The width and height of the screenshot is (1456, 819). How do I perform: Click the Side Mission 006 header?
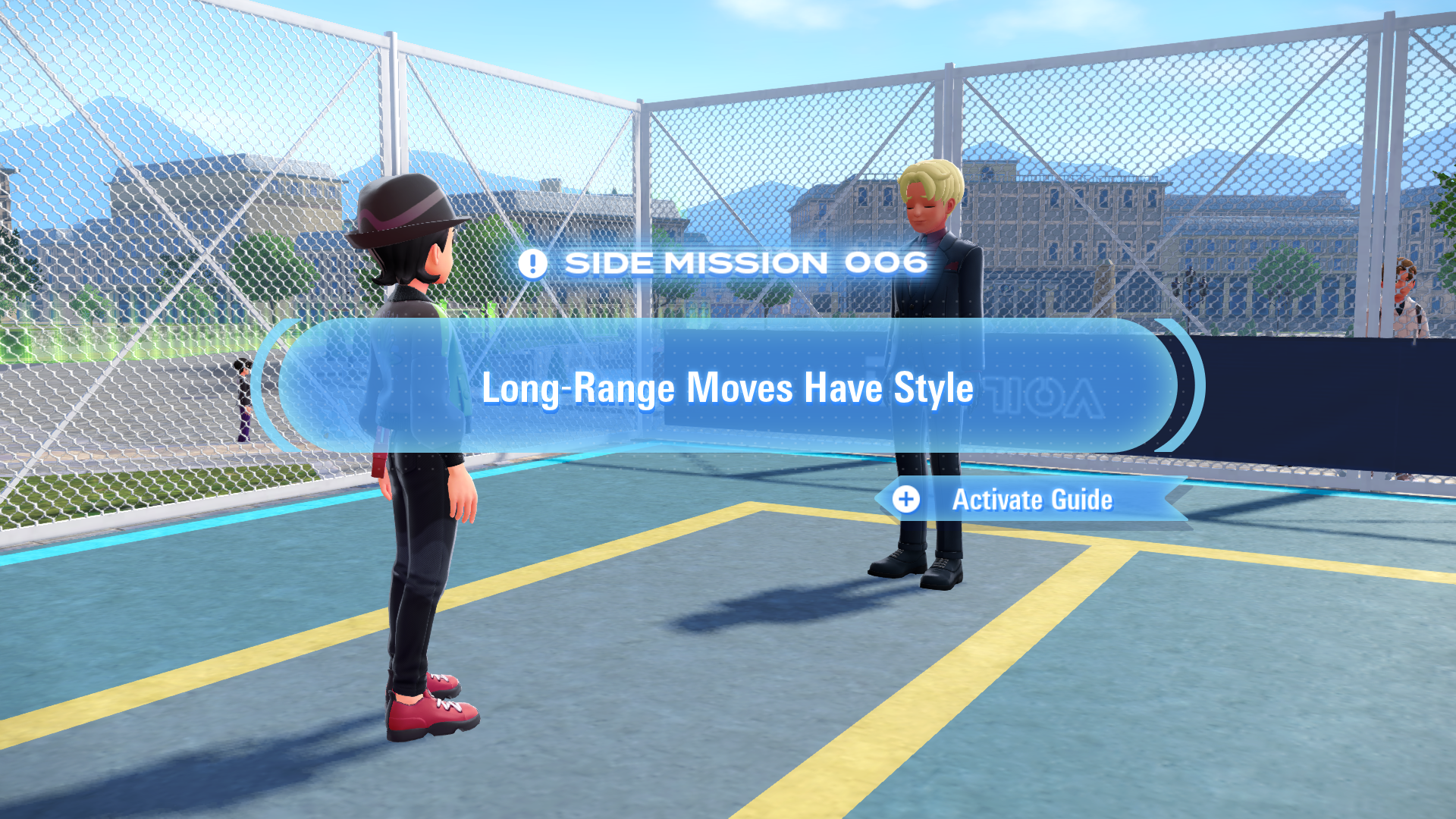(x=724, y=263)
